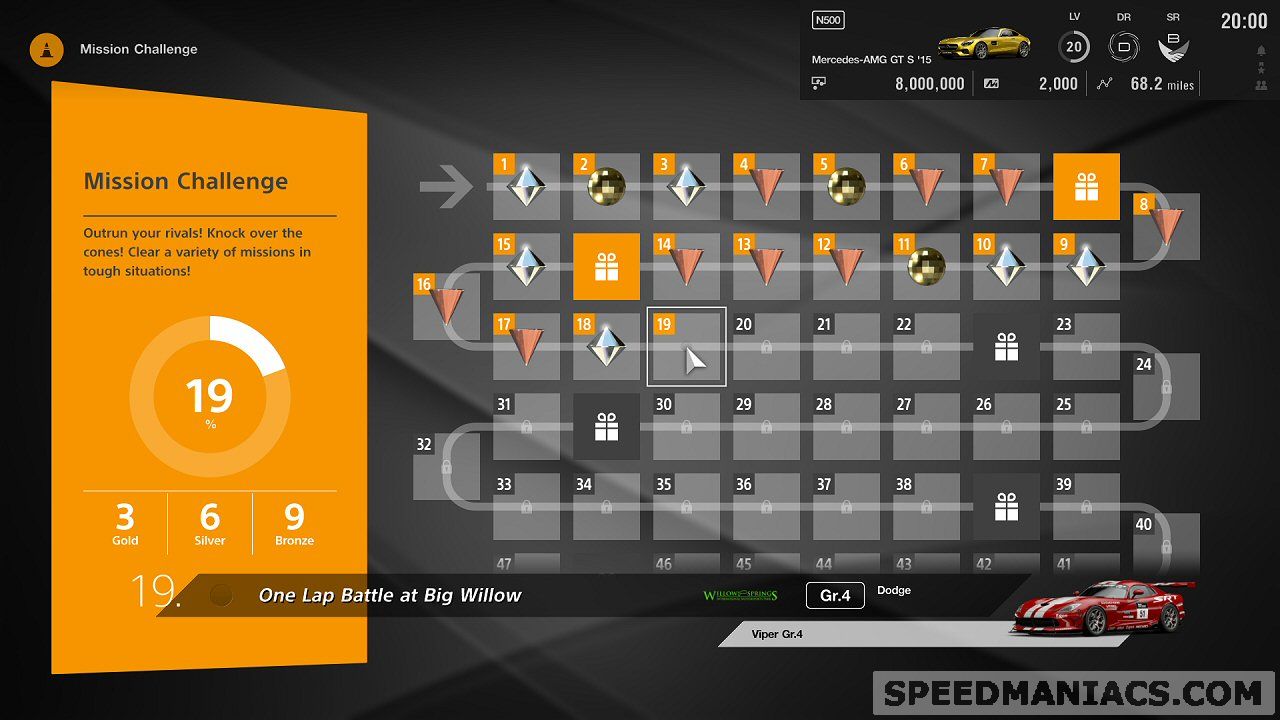Select mission 15 silver tile
The image size is (1280, 720).
point(526,266)
